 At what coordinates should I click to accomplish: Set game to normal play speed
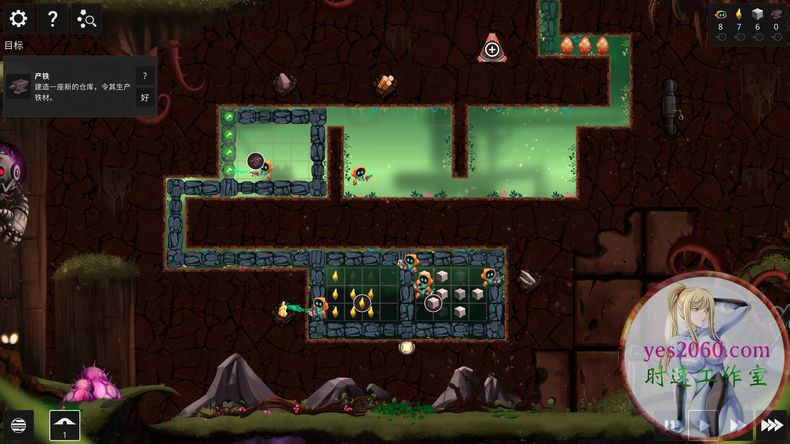pos(705,424)
